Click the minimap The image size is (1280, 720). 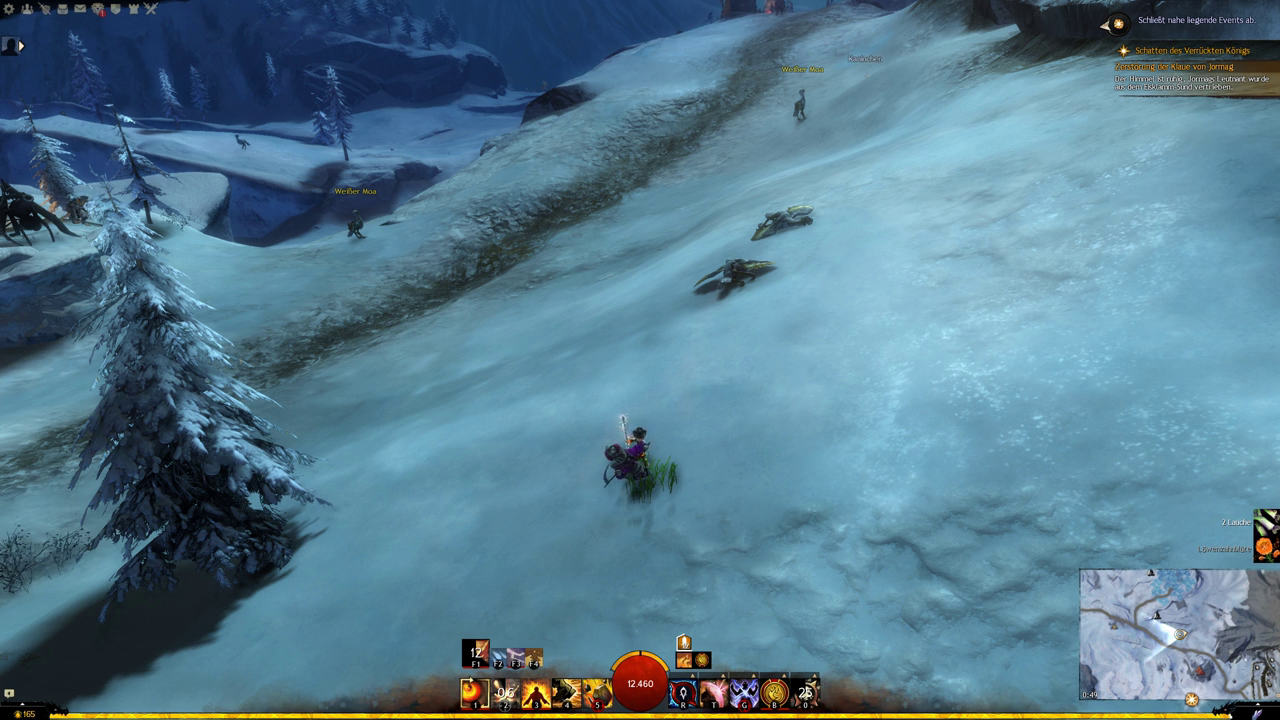tap(1165, 635)
